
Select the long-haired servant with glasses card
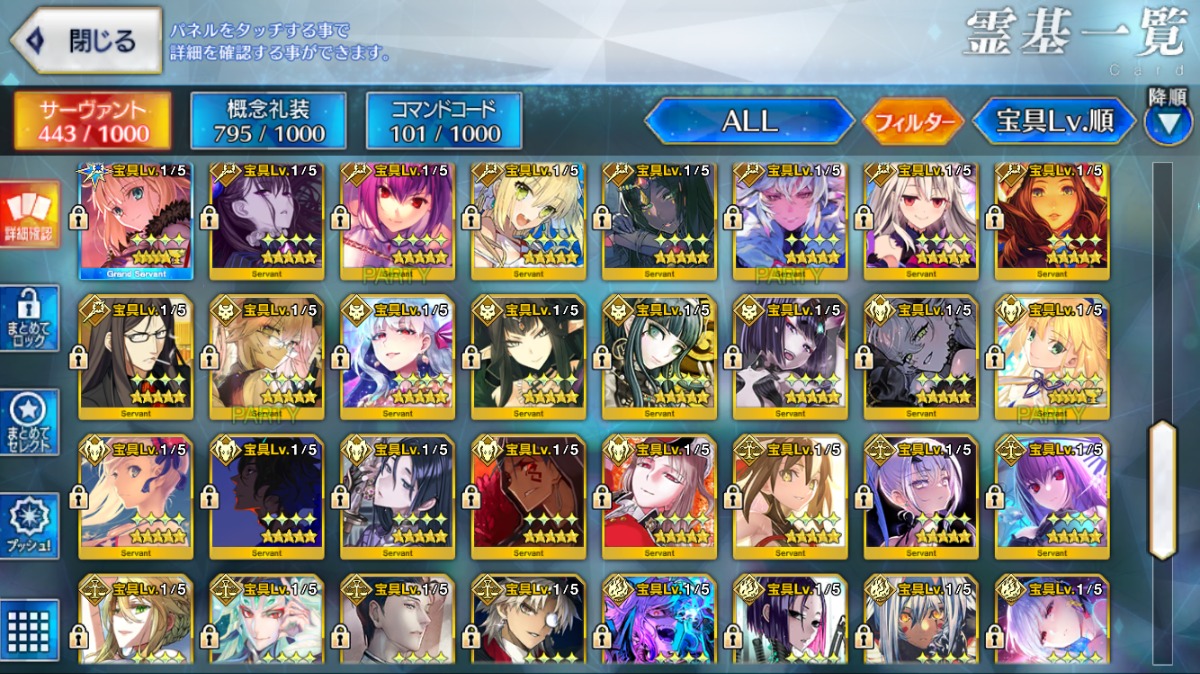[136, 355]
